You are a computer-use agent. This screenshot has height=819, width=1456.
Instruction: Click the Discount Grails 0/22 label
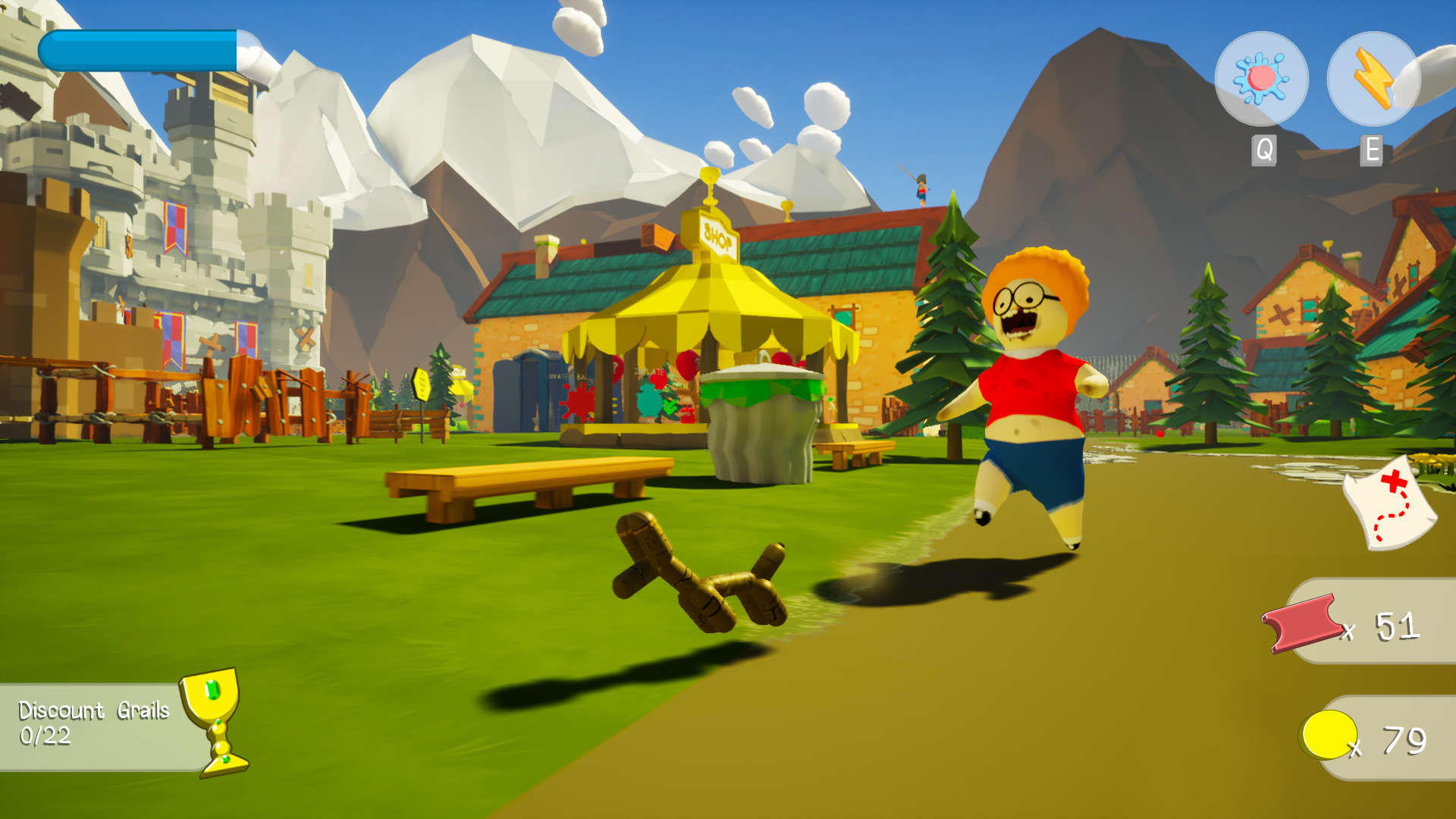click(x=83, y=722)
